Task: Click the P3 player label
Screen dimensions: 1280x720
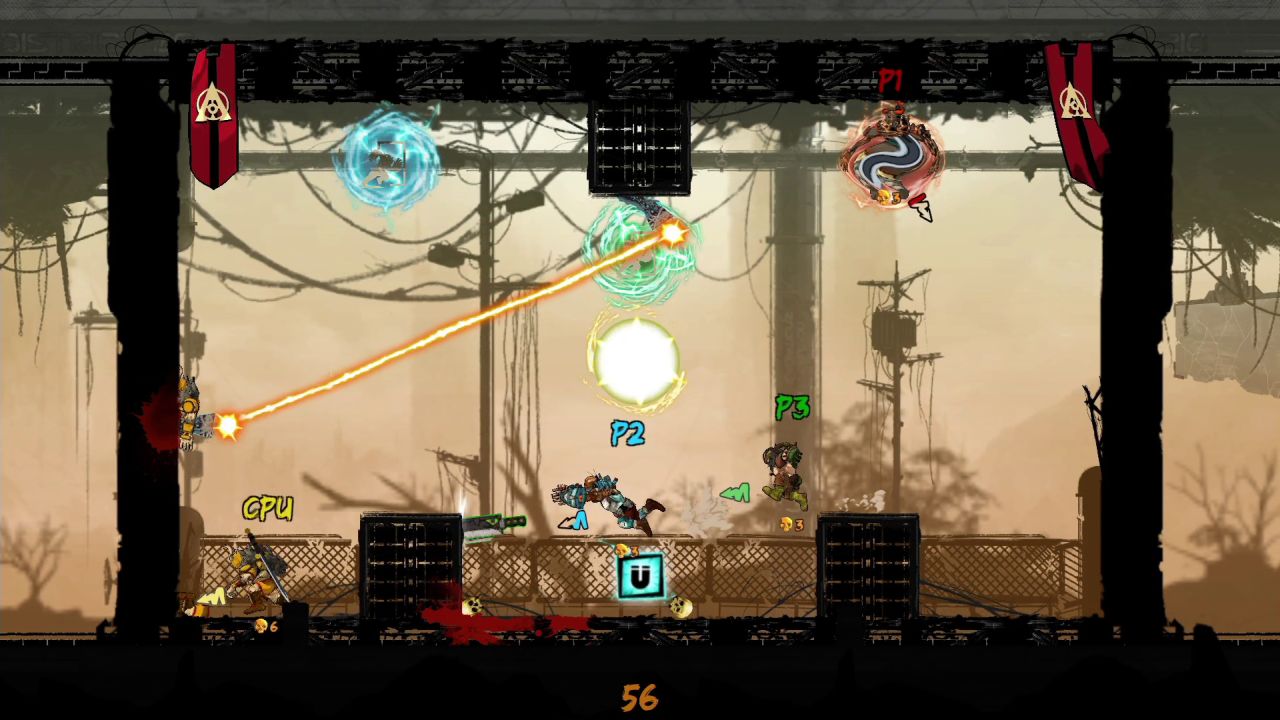Action: [791, 409]
